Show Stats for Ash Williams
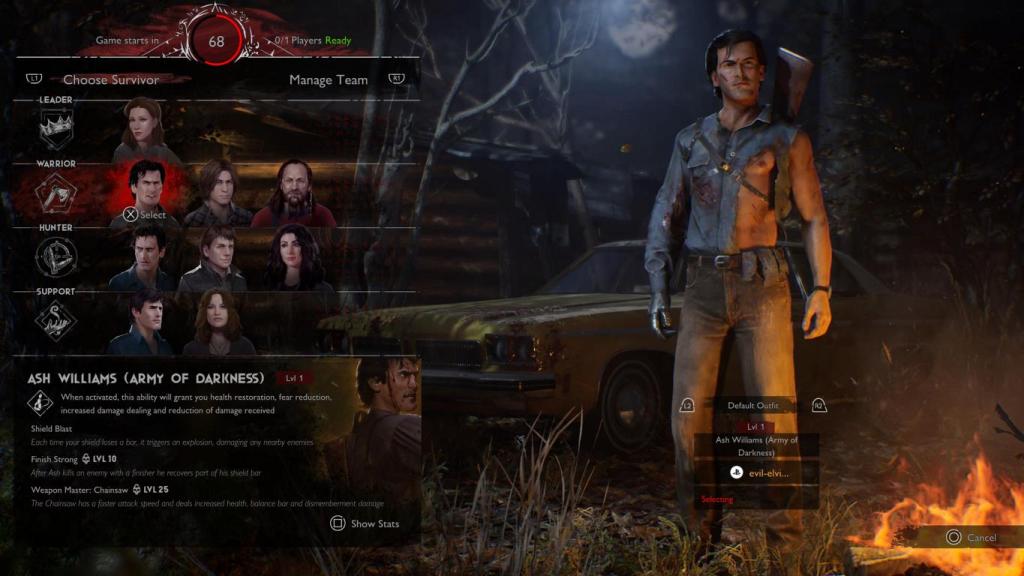Screen dimensions: 1024x576 [x=364, y=523]
